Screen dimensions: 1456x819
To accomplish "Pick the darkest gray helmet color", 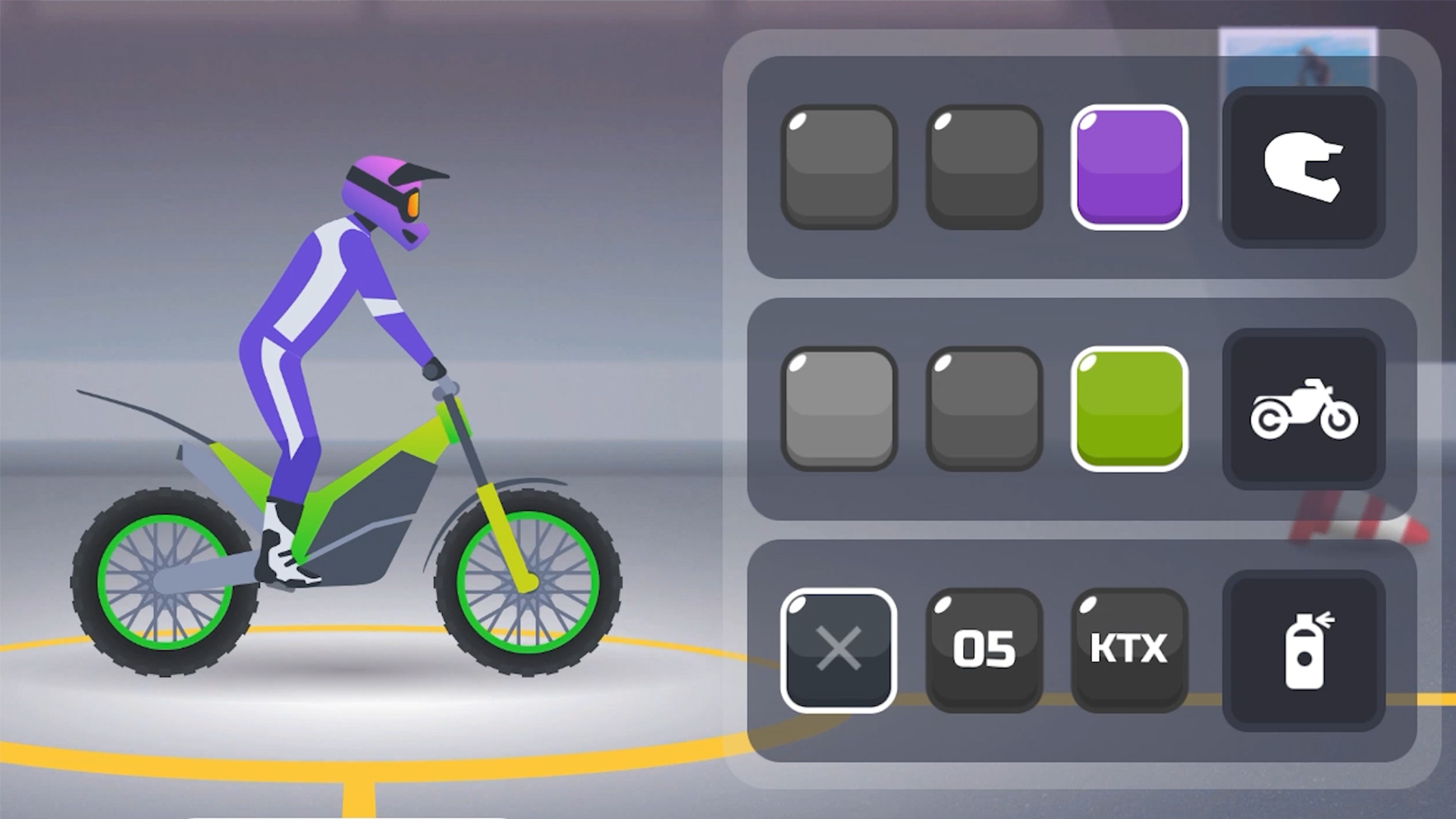I will (984, 165).
